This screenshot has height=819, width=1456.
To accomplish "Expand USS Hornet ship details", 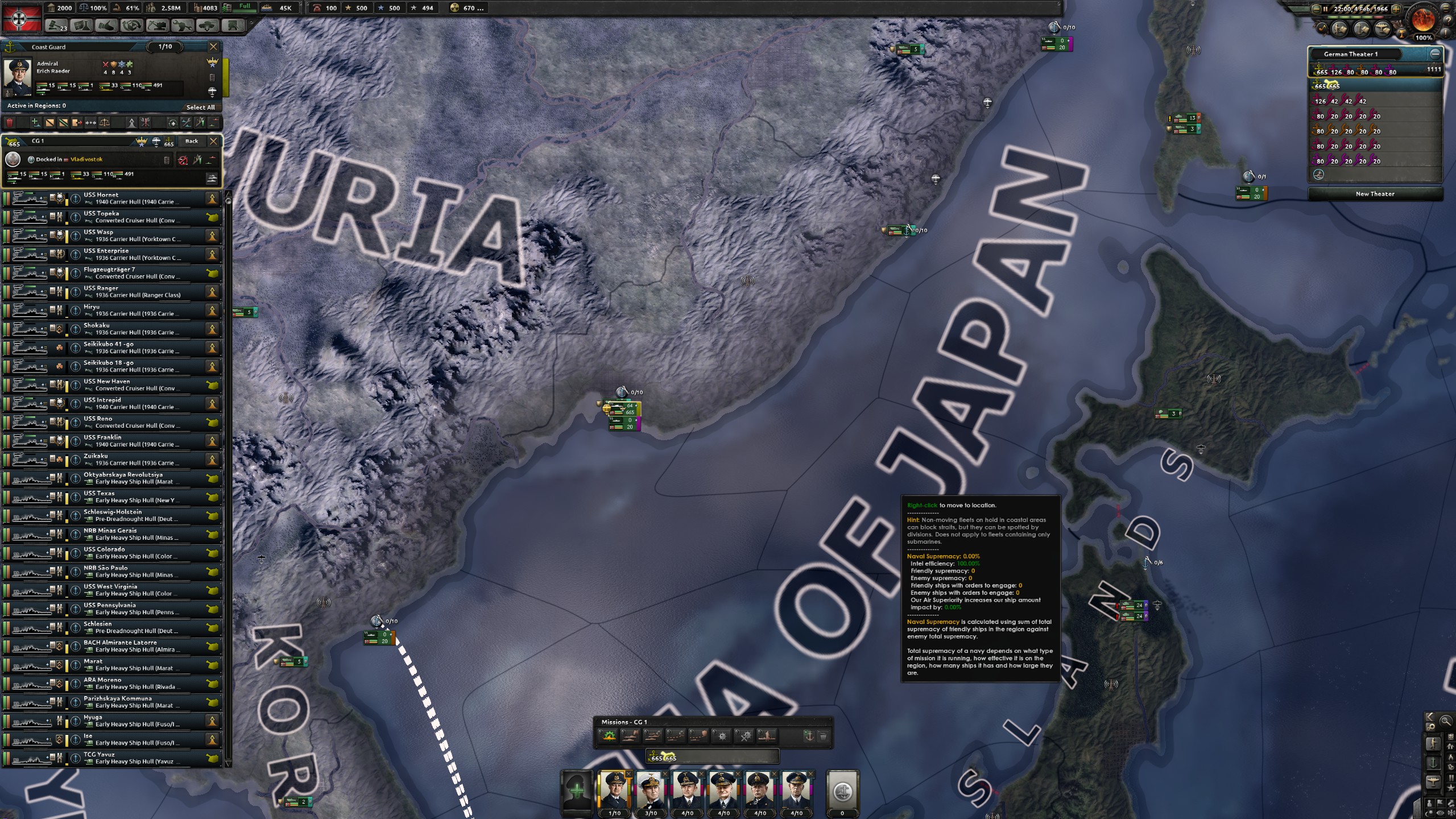I will click(76, 198).
